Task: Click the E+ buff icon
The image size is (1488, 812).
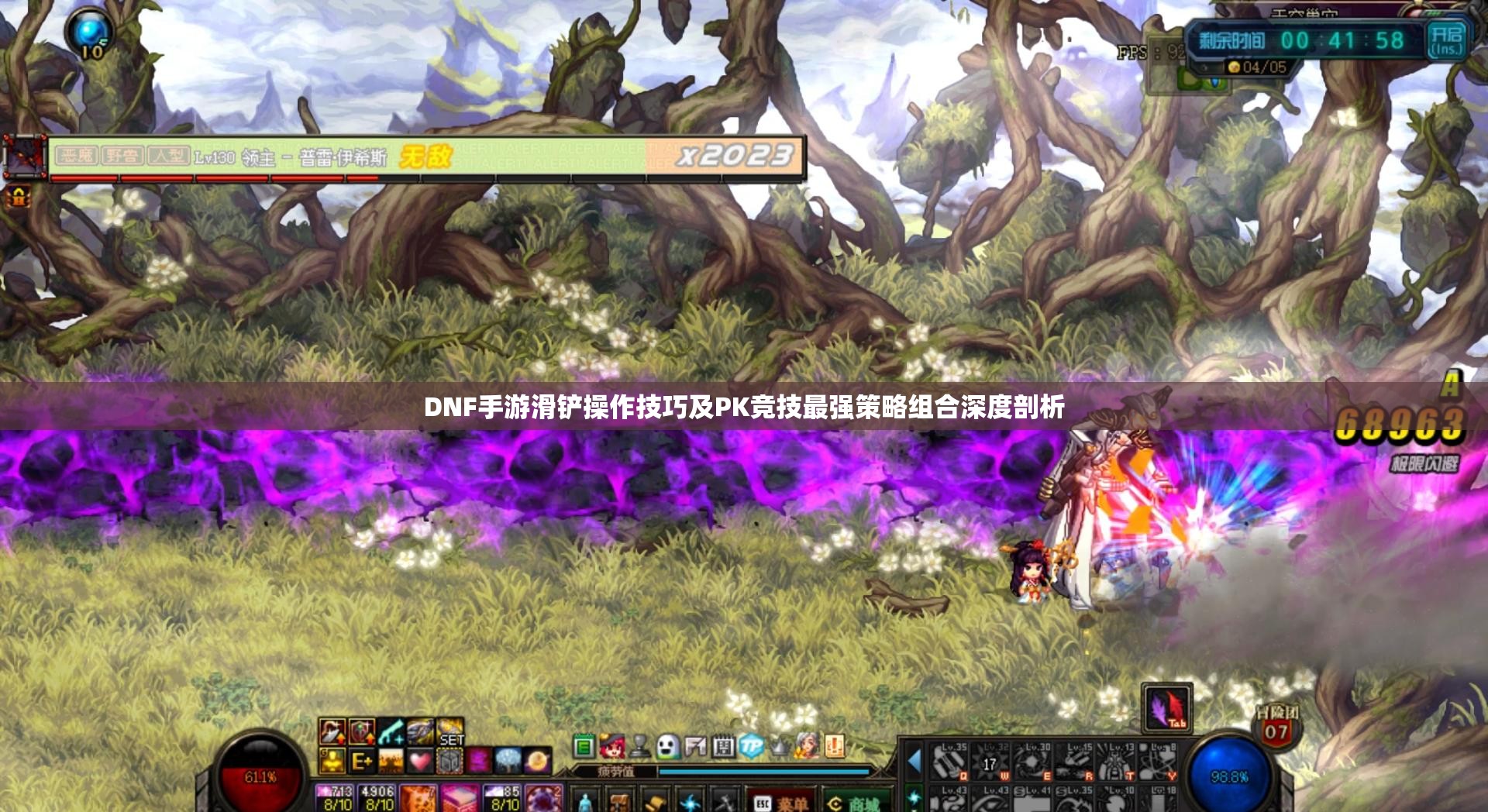Action: tap(361, 761)
